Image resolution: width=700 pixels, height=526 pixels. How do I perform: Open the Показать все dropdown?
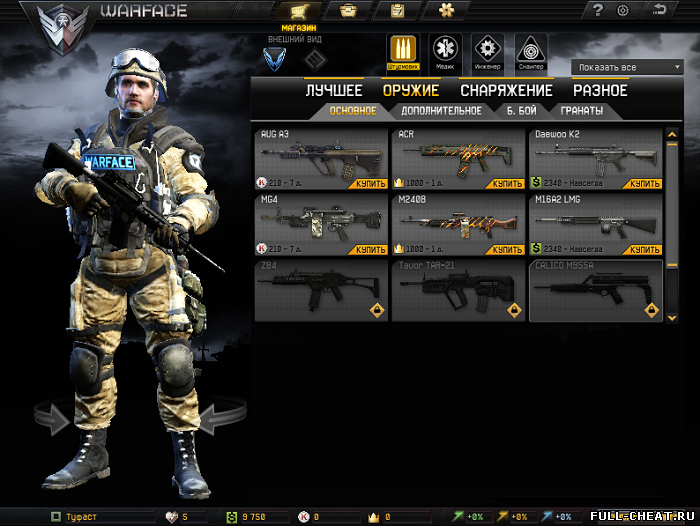click(627, 67)
